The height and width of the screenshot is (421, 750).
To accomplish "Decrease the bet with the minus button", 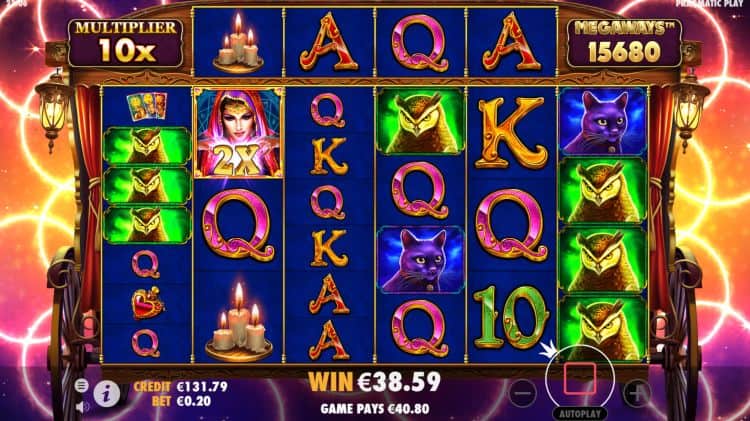I will pyautogui.click(x=523, y=393).
